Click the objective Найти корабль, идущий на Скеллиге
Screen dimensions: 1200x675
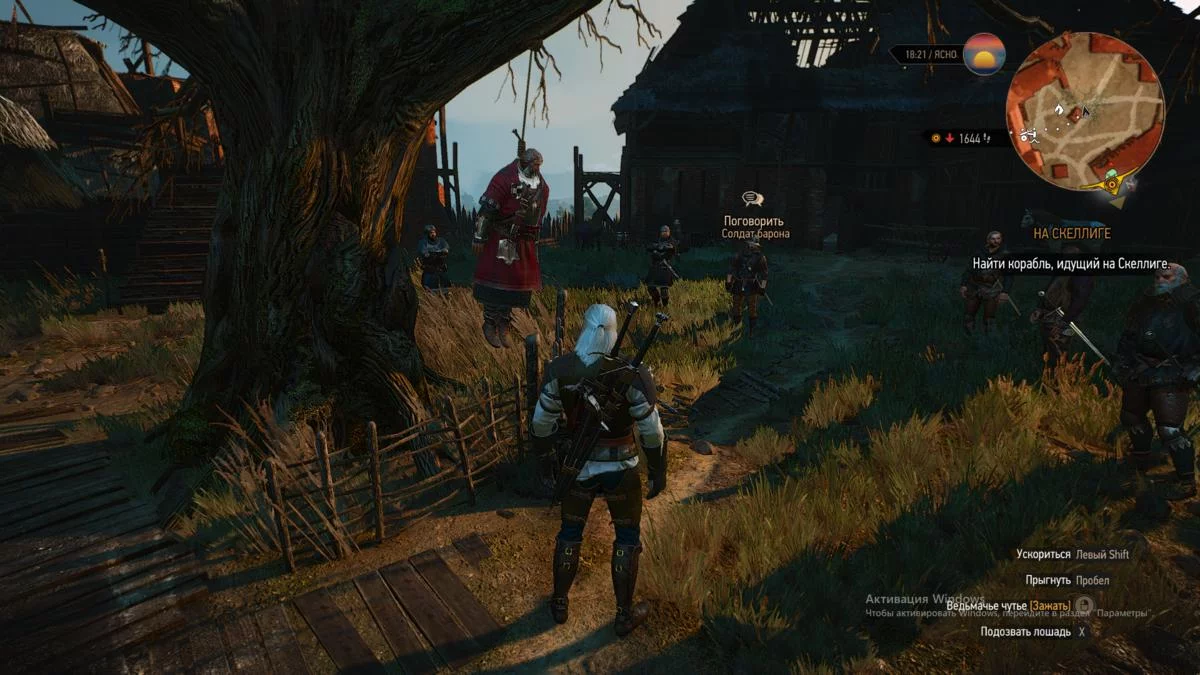(x=1071, y=263)
